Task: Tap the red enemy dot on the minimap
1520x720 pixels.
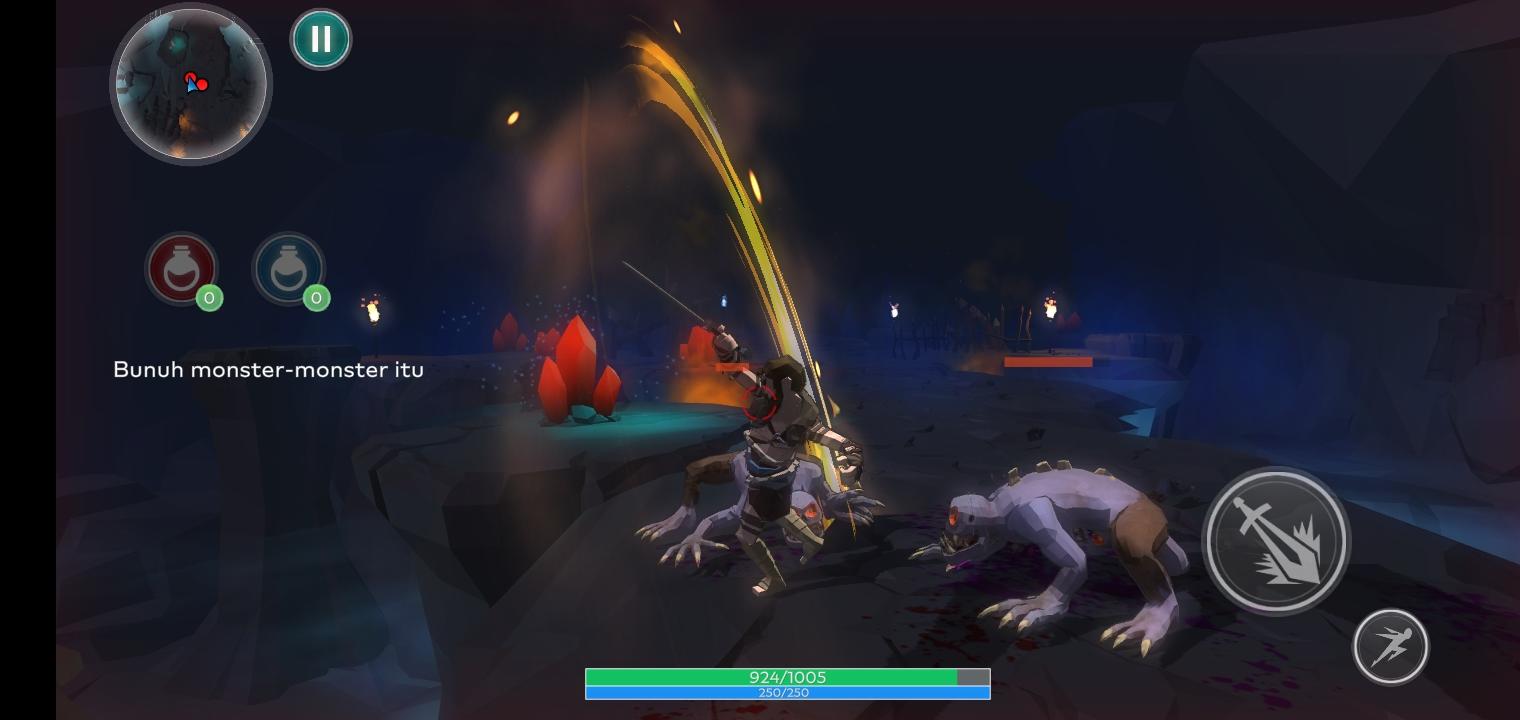Action: pyautogui.click(x=201, y=83)
